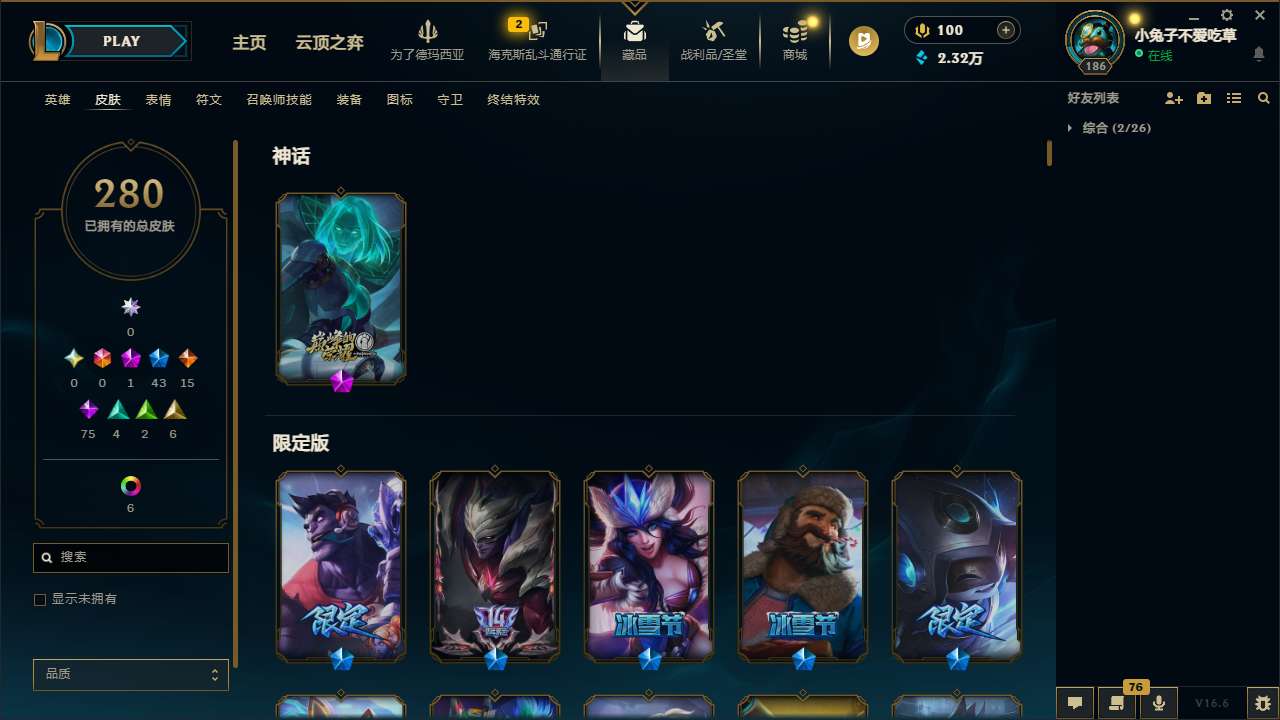Switch to the 云顶之弈 mode
This screenshot has width=1280, height=720.
coord(328,43)
